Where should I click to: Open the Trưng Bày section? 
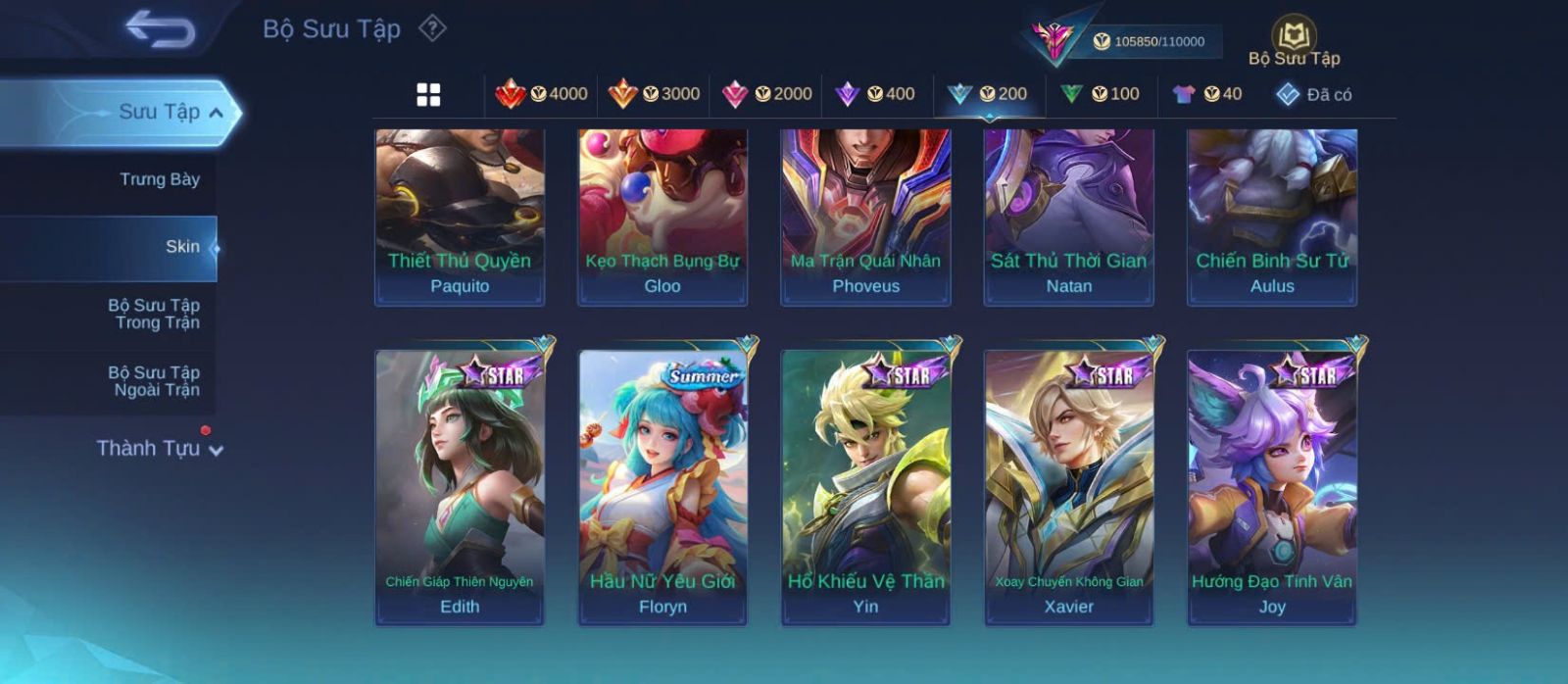pos(159,179)
